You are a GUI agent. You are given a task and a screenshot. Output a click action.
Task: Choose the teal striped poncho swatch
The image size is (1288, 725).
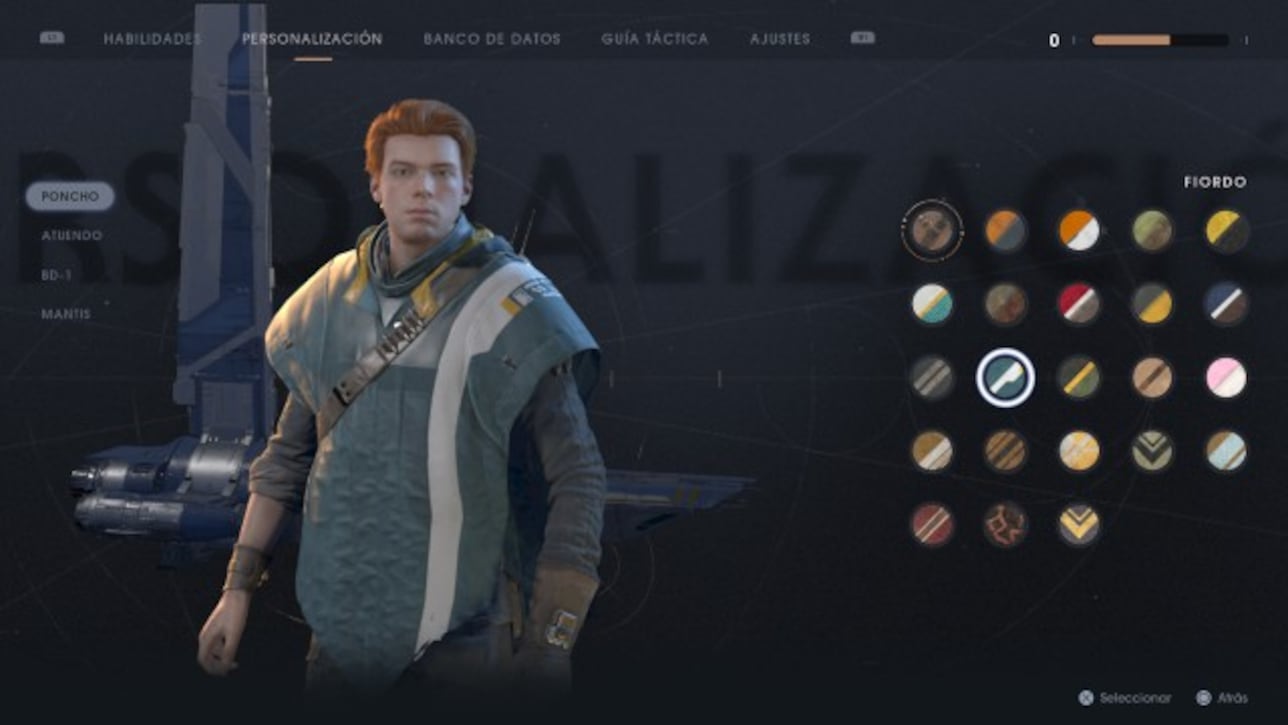tap(931, 305)
